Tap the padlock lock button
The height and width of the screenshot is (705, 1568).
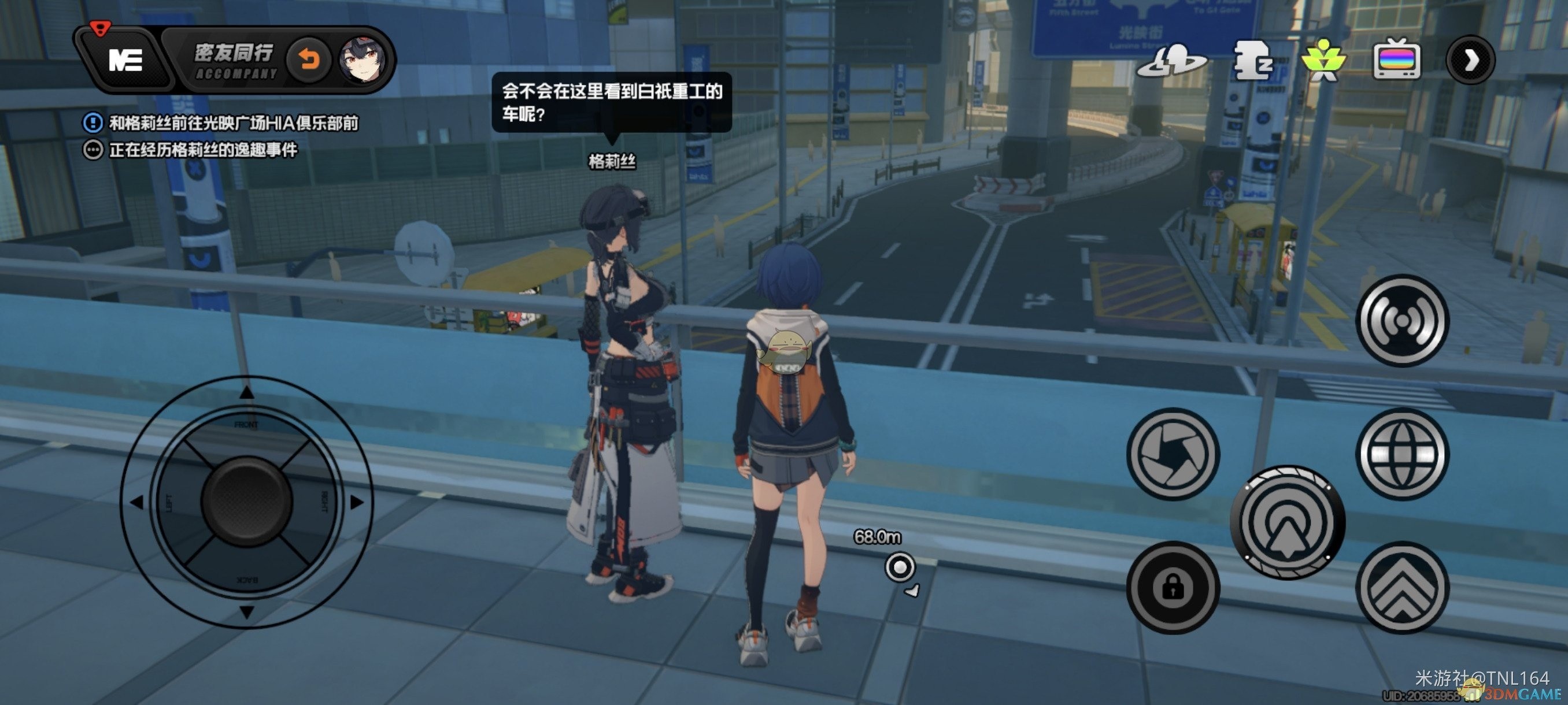[x=1173, y=587]
